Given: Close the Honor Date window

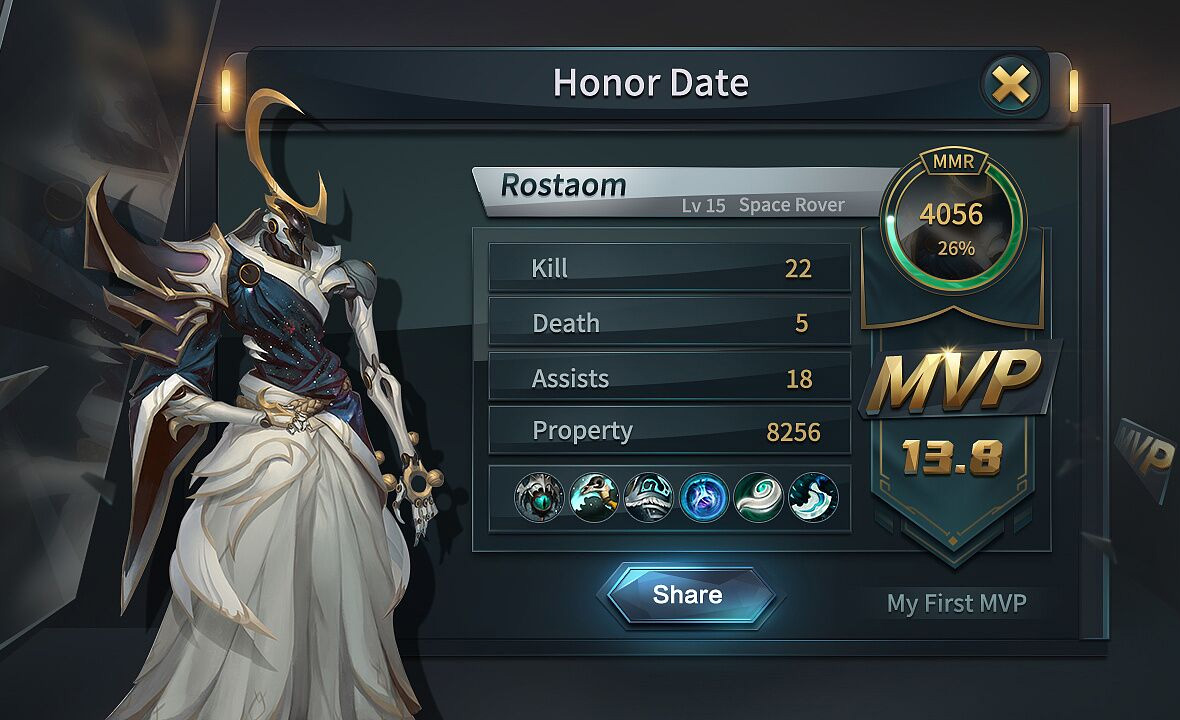Looking at the screenshot, I should (1011, 85).
